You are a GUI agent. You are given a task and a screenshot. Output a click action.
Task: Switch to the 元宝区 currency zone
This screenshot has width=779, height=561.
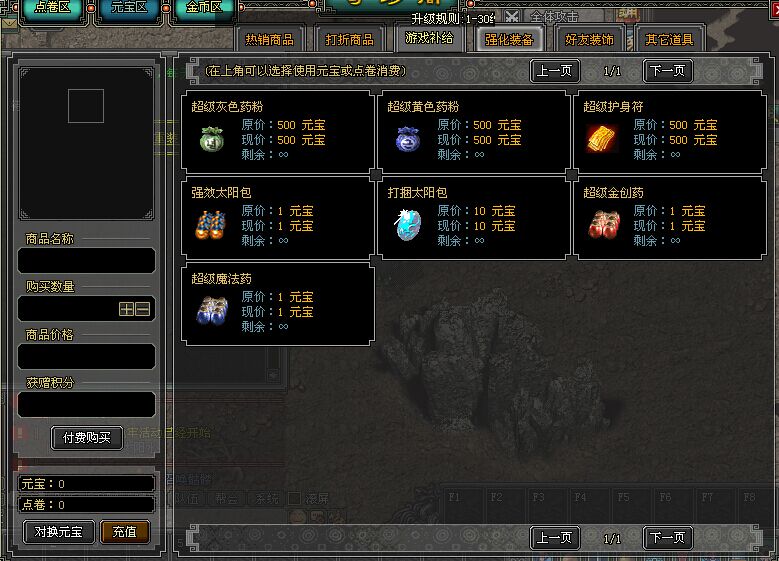coord(128,8)
